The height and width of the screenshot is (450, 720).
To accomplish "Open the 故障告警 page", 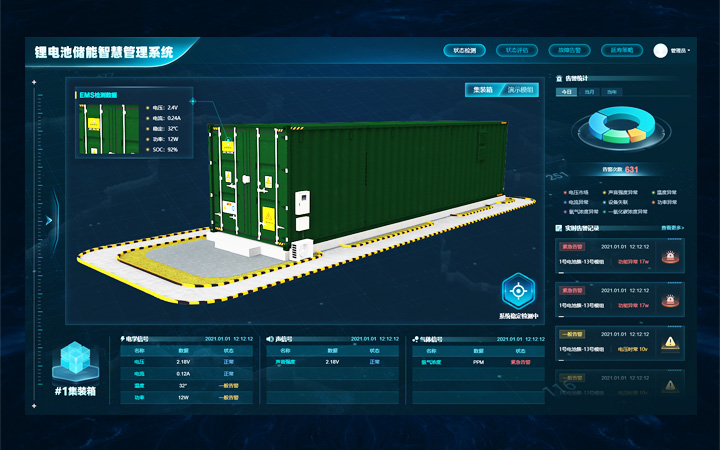I will 570,49.
